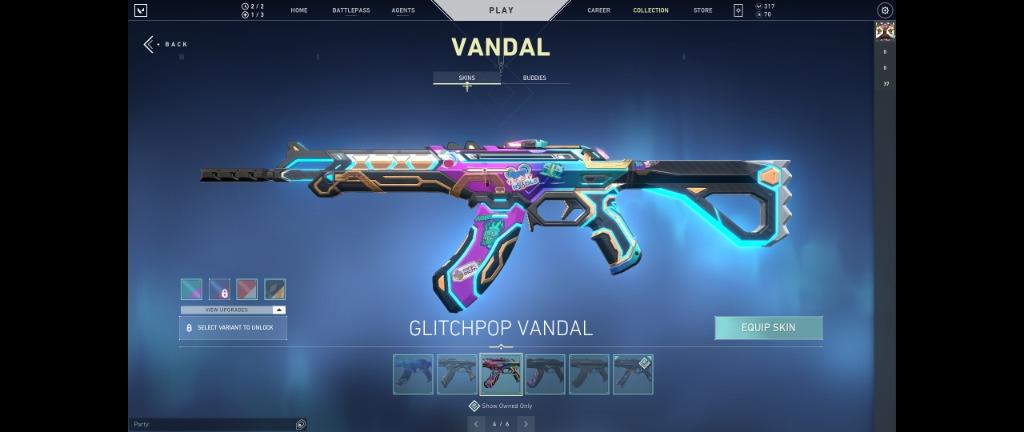Open the Home page

click(x=298, y=10)
